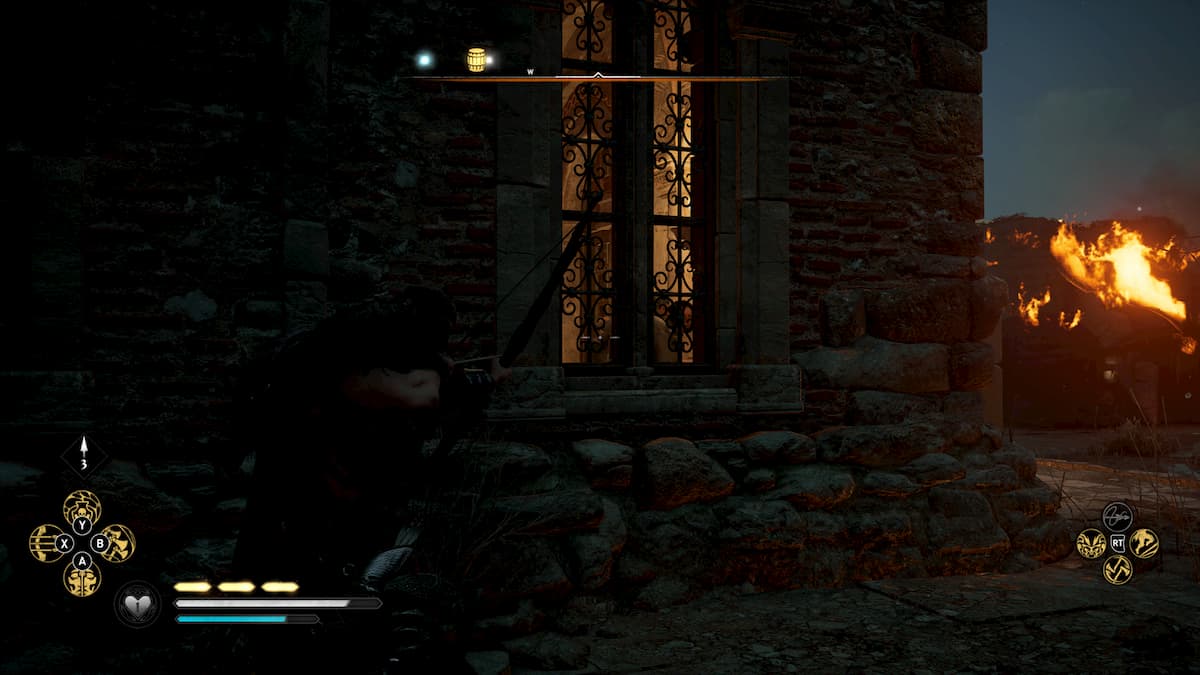
Task: Choose the arrow ammo indicator diamond
Action: [84, 456]
